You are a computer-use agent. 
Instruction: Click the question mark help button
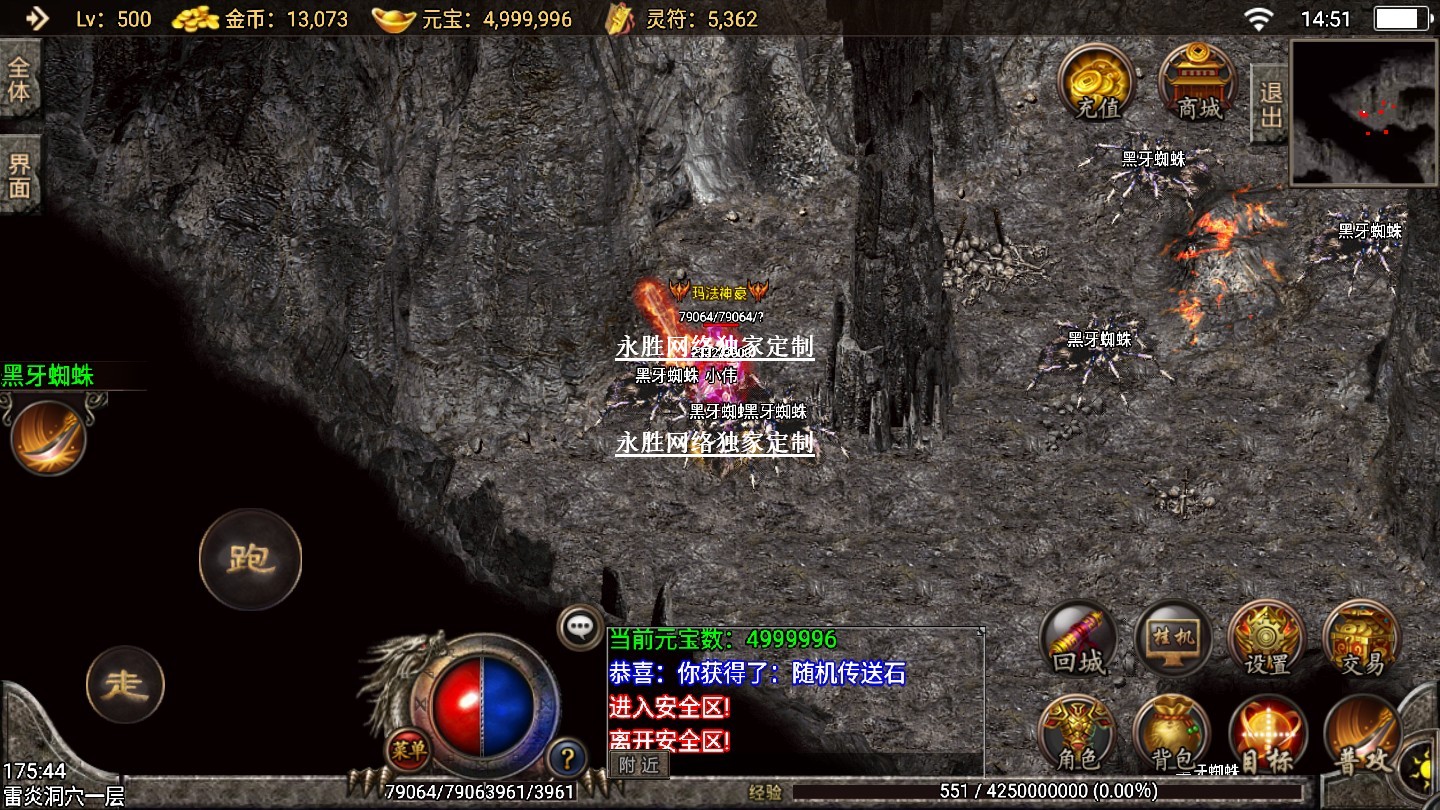[566, 757]
